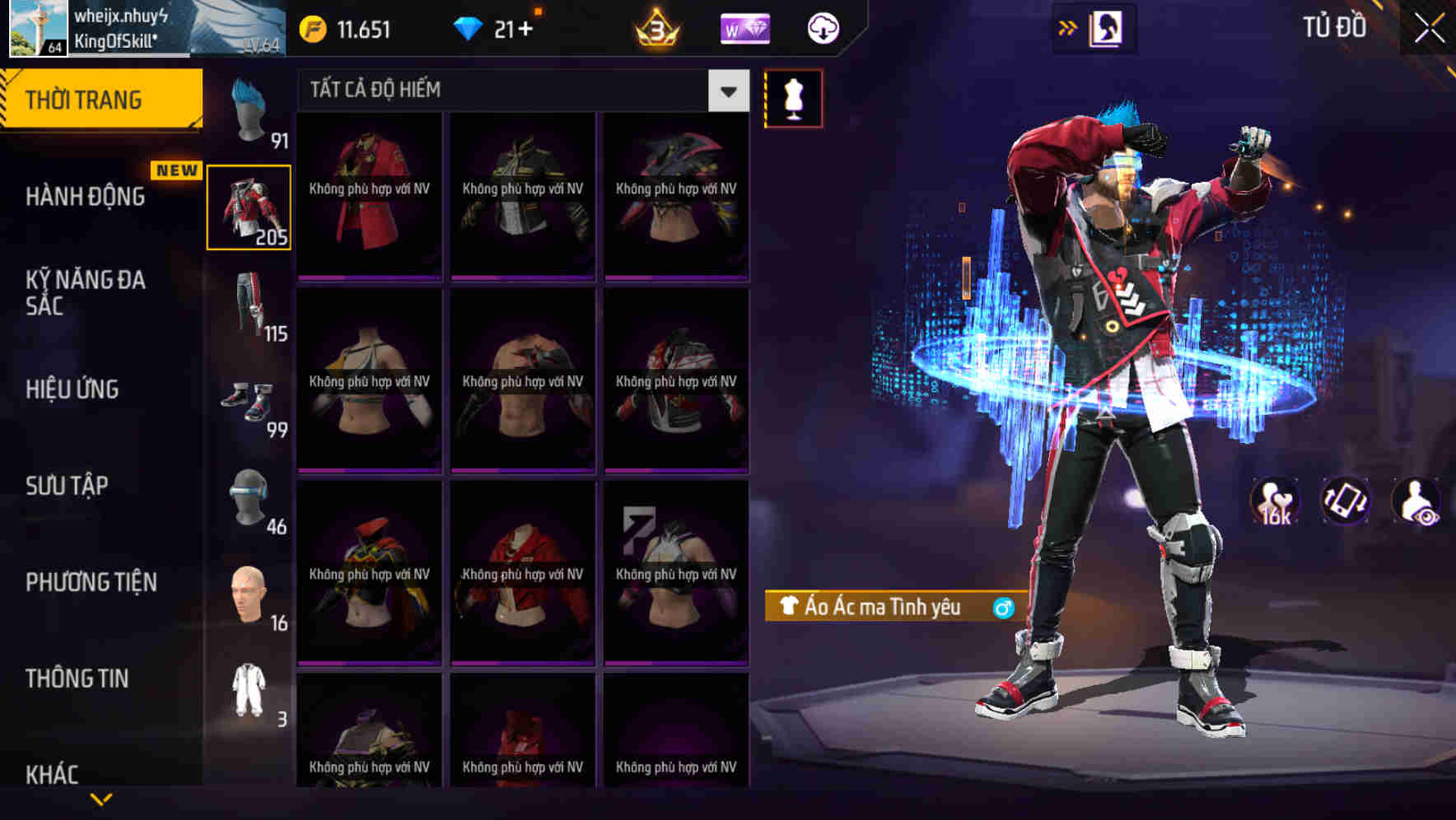
Task: Tap the hairstyle profile icon near TỦ ĐỒ
Action: tap(1108, 26)
